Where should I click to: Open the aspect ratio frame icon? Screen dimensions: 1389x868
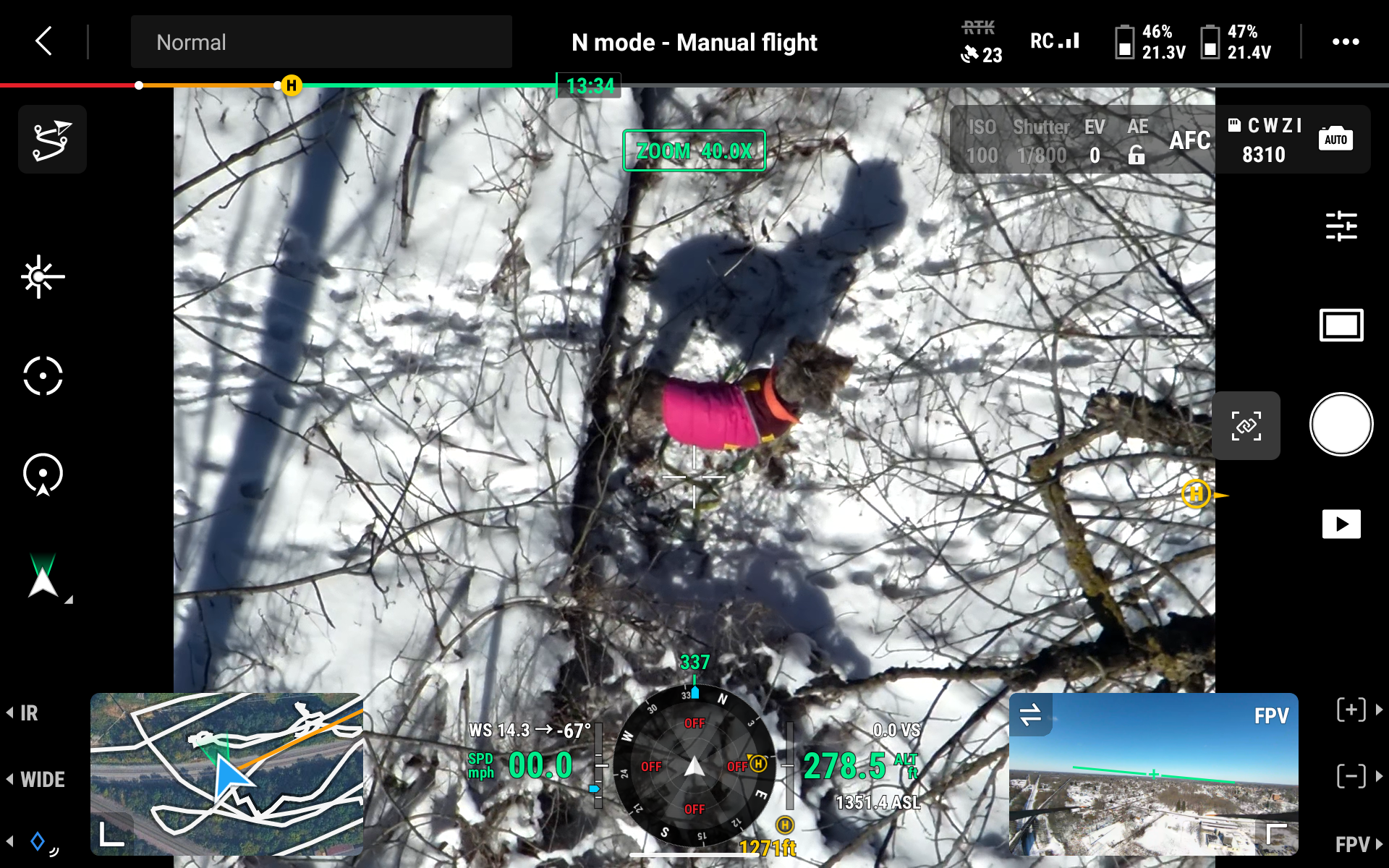click(1341, 325)
